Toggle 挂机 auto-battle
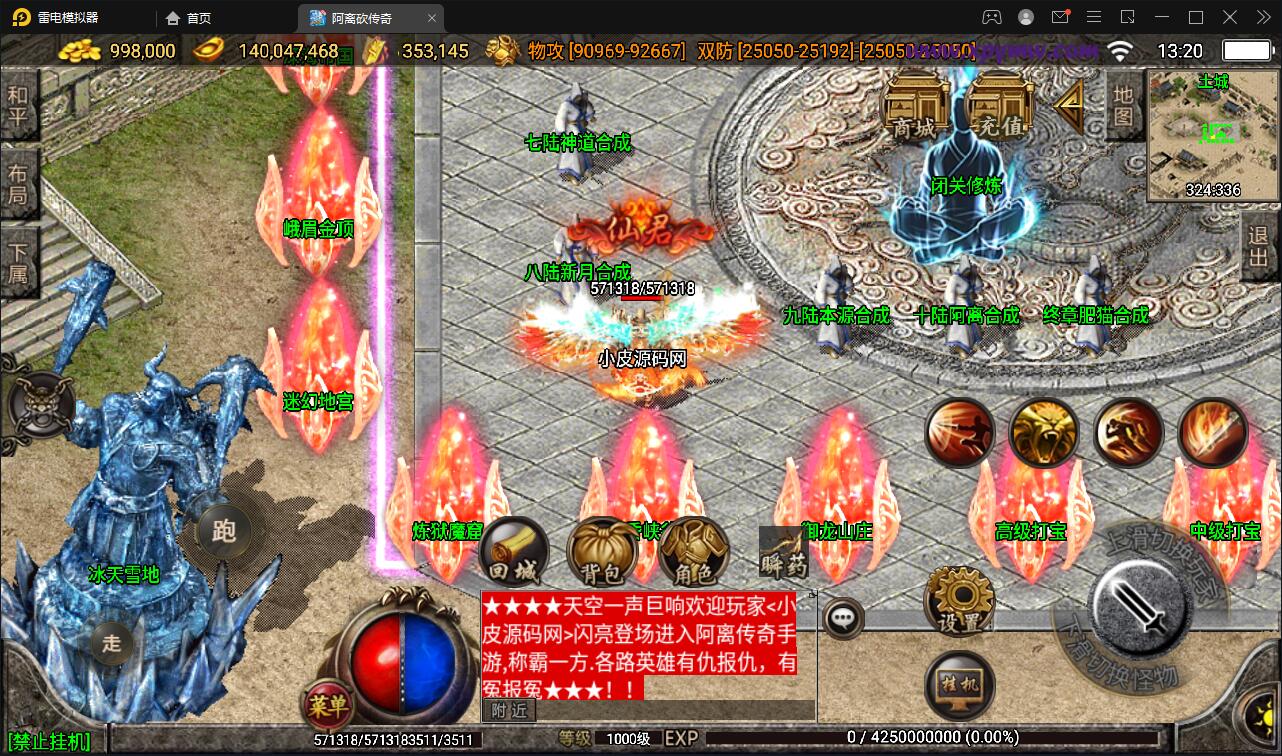1282x756 pixels. pyautogui.click(x=959, y=686)
